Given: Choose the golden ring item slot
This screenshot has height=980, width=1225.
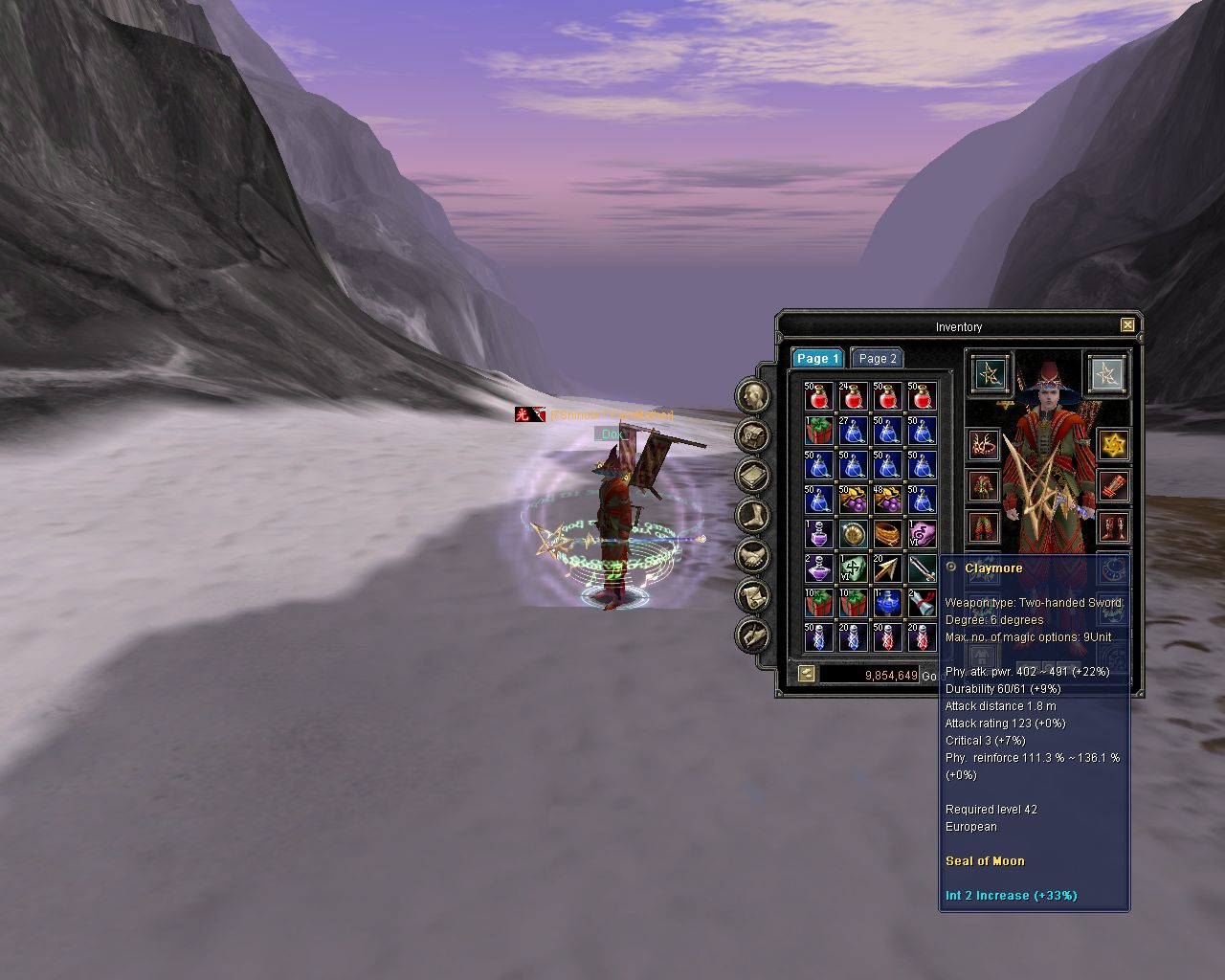Looking at the screenshot, I should coord(887,533).
